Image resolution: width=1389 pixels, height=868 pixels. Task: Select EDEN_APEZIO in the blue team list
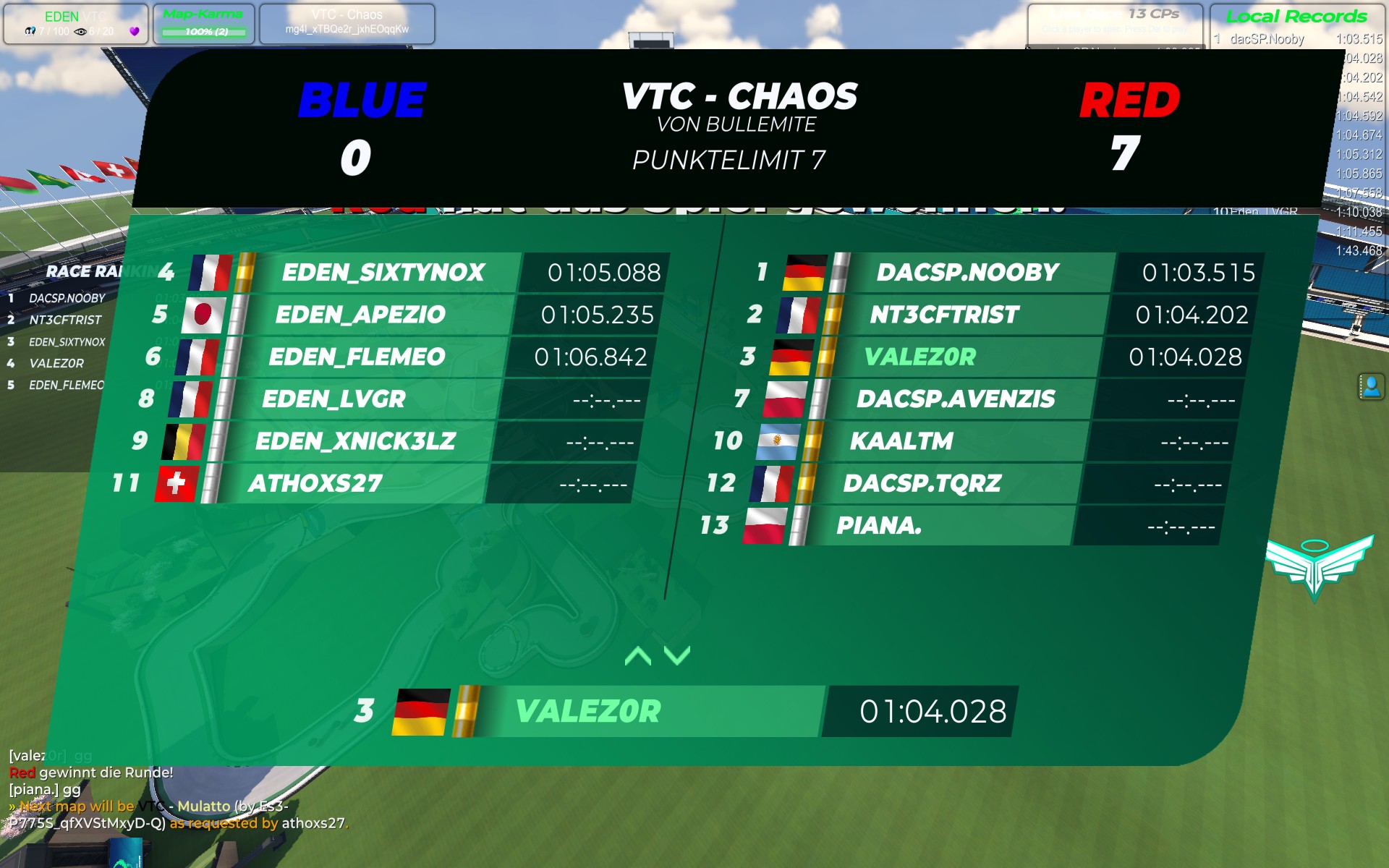360,315
